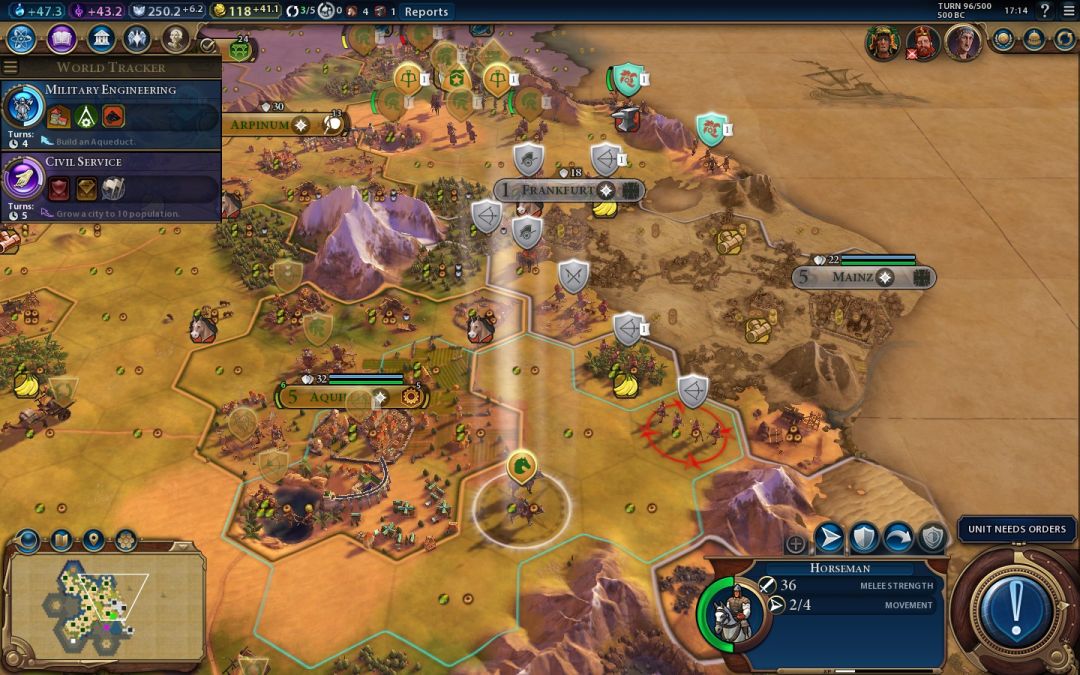1080x675 pixels.
Task: Open the World Tracker options menu
Action: pyautogui.click(x=11, y=67)
